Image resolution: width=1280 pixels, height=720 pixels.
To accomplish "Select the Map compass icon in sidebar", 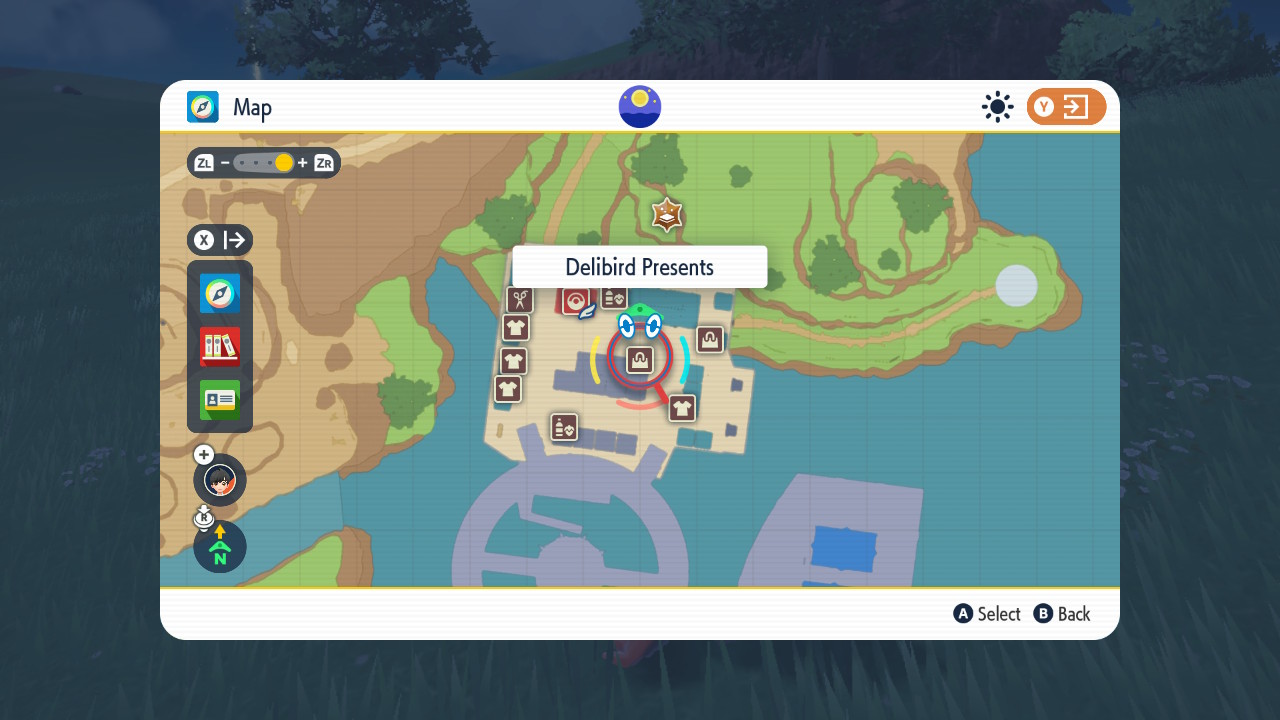I will coord(219,293).
